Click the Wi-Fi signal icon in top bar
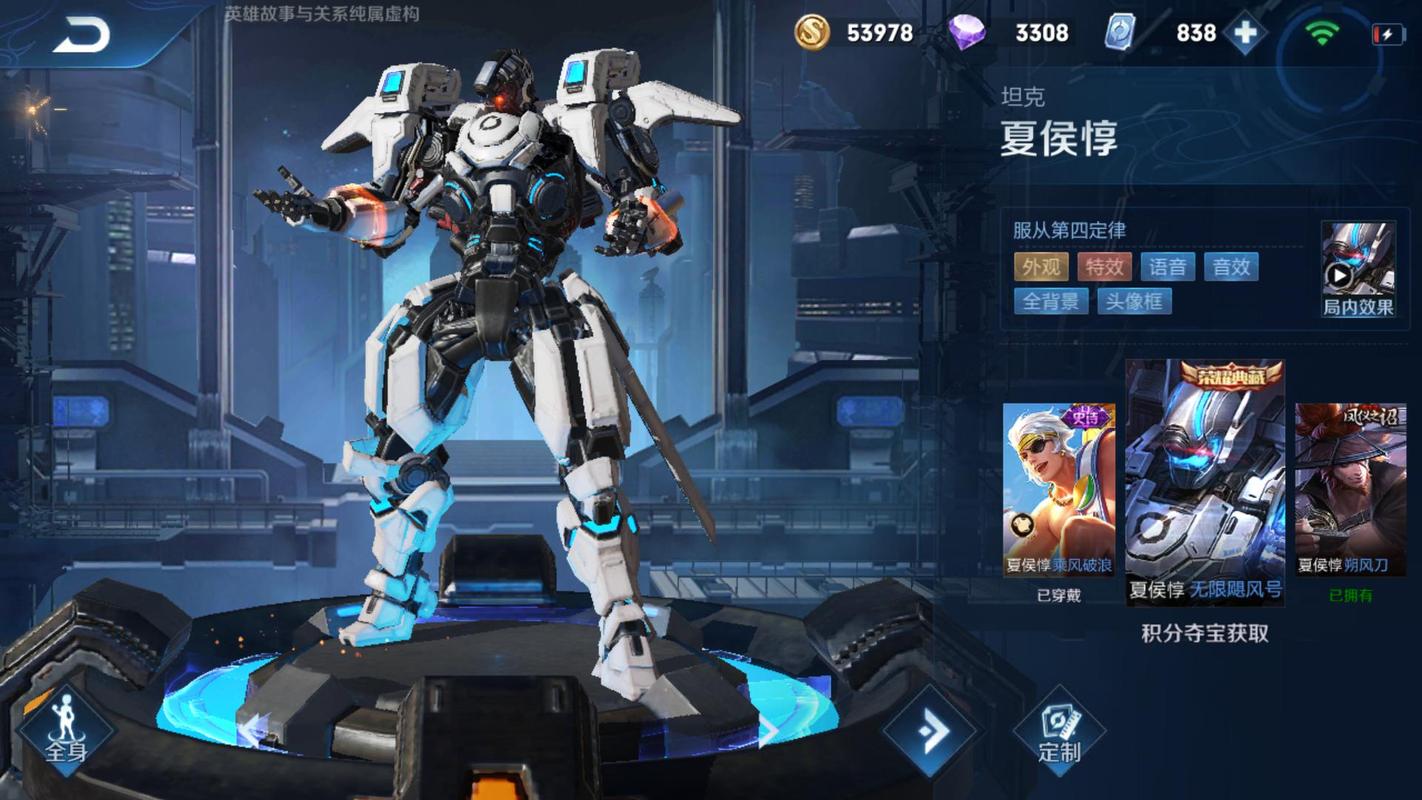 point(1322,32)
